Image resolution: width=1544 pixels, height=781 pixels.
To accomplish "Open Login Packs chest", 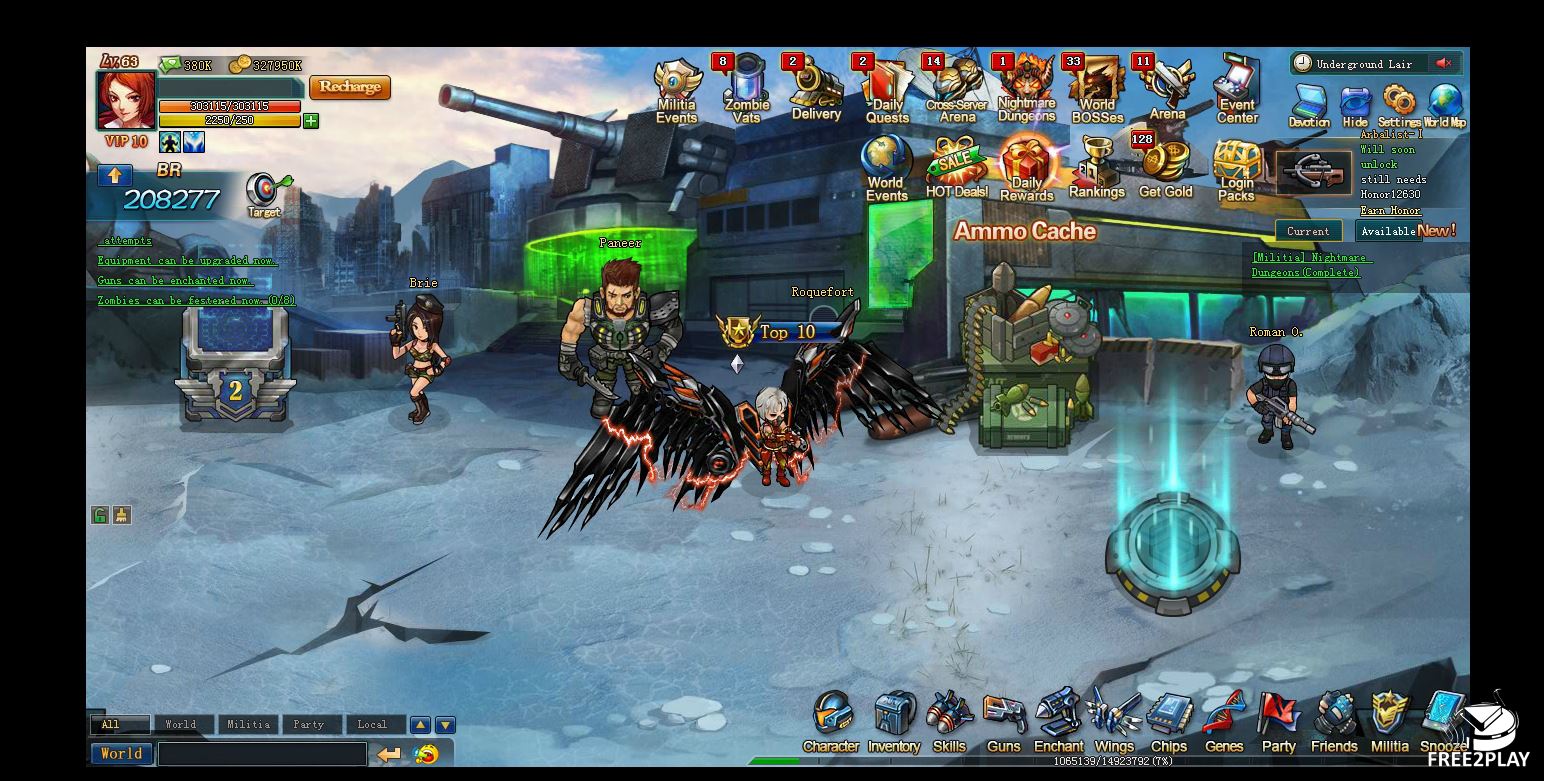I will [x=1236, y=168].
